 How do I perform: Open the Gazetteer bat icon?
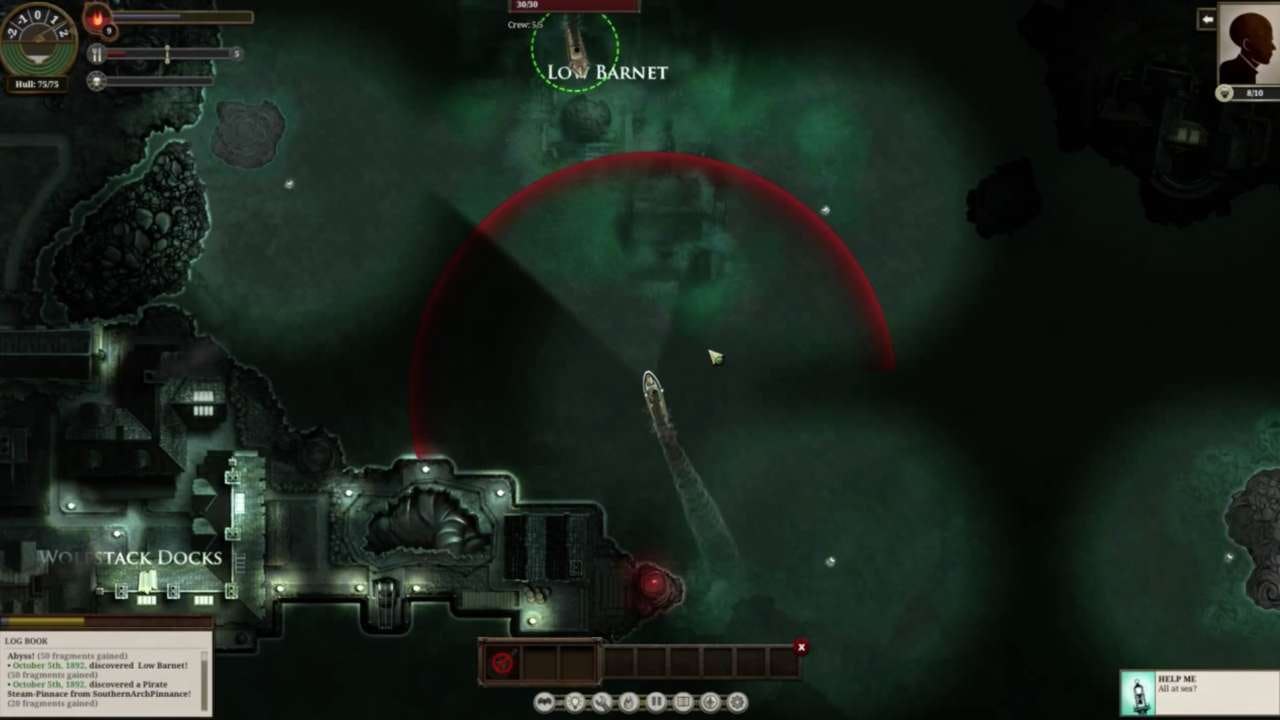[x=543, y=703]
